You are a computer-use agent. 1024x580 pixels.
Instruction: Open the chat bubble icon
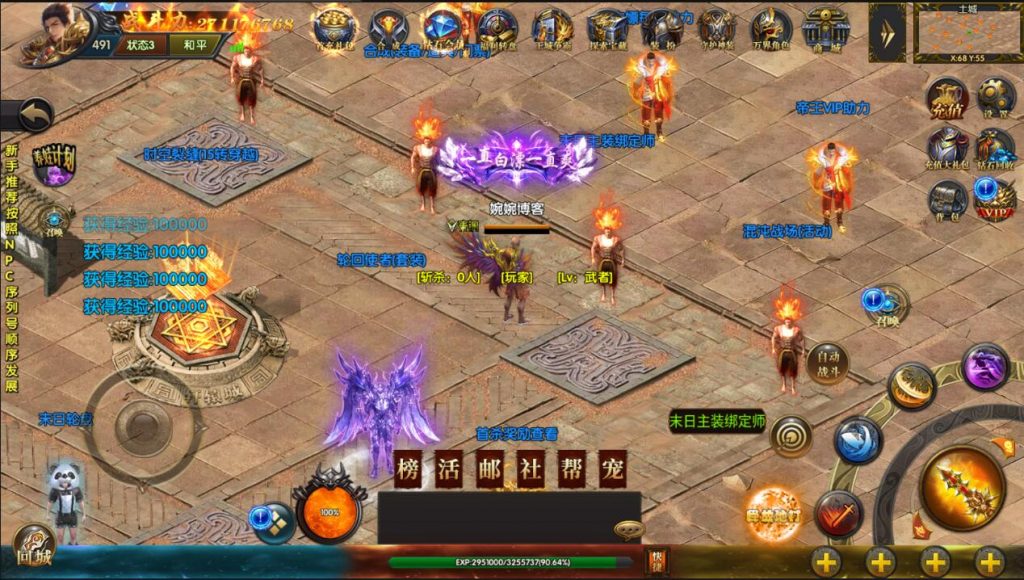[629, 529]
